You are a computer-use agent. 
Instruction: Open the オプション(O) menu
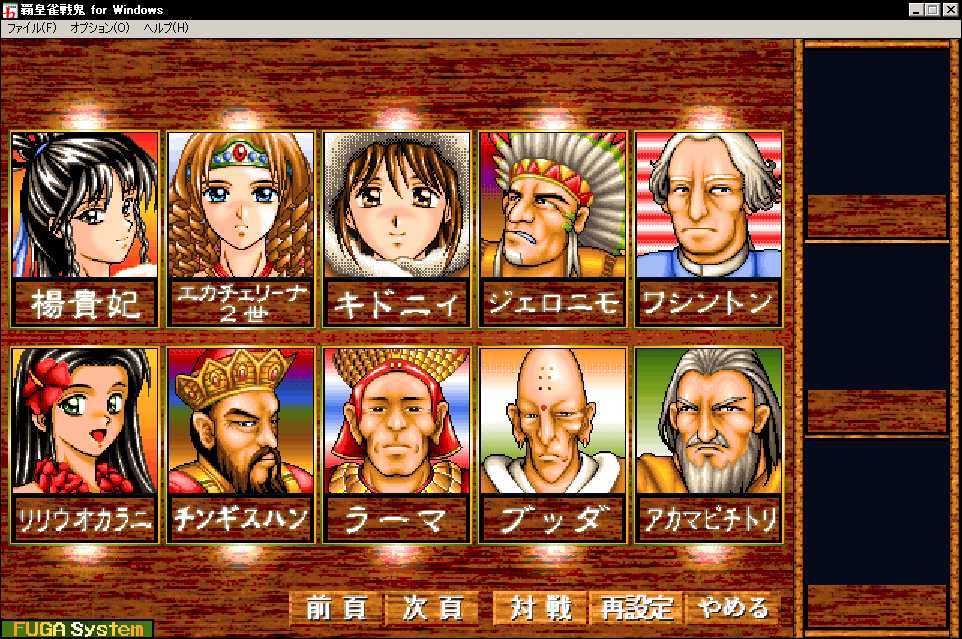(x=100, y=28)
